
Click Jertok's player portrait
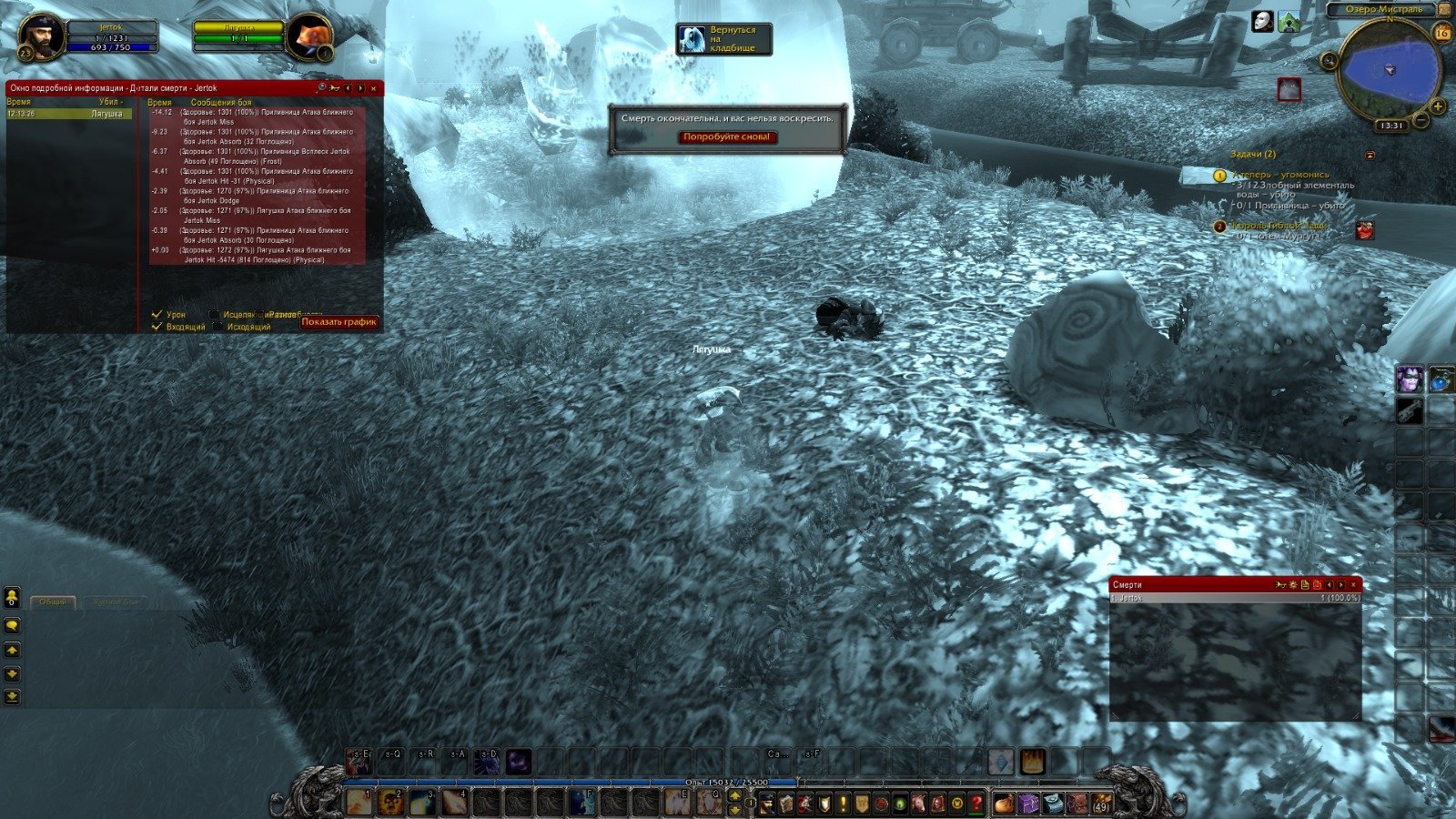pos(42,36)
